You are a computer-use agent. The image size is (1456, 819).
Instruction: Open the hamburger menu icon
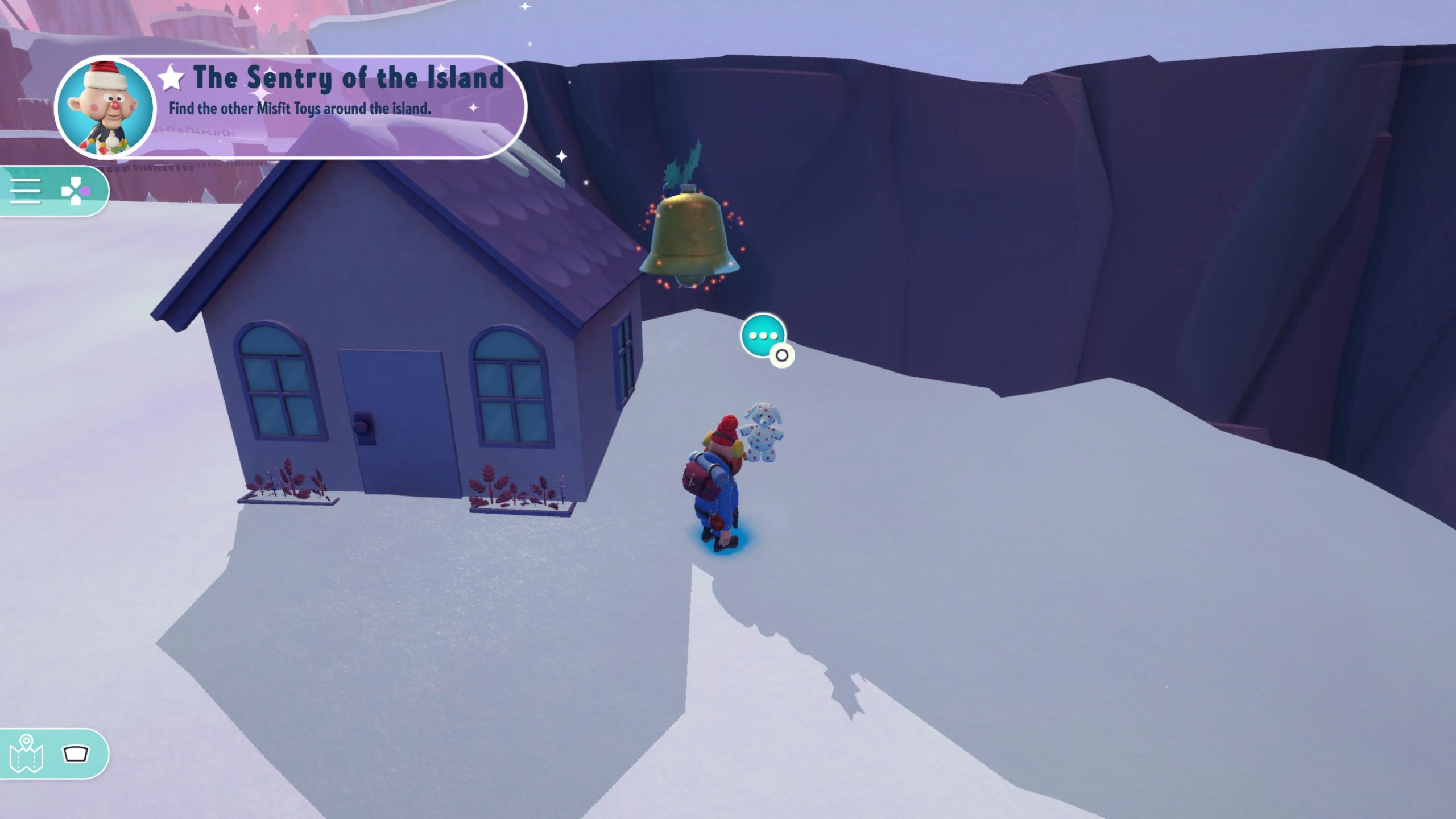pos(26,191)
